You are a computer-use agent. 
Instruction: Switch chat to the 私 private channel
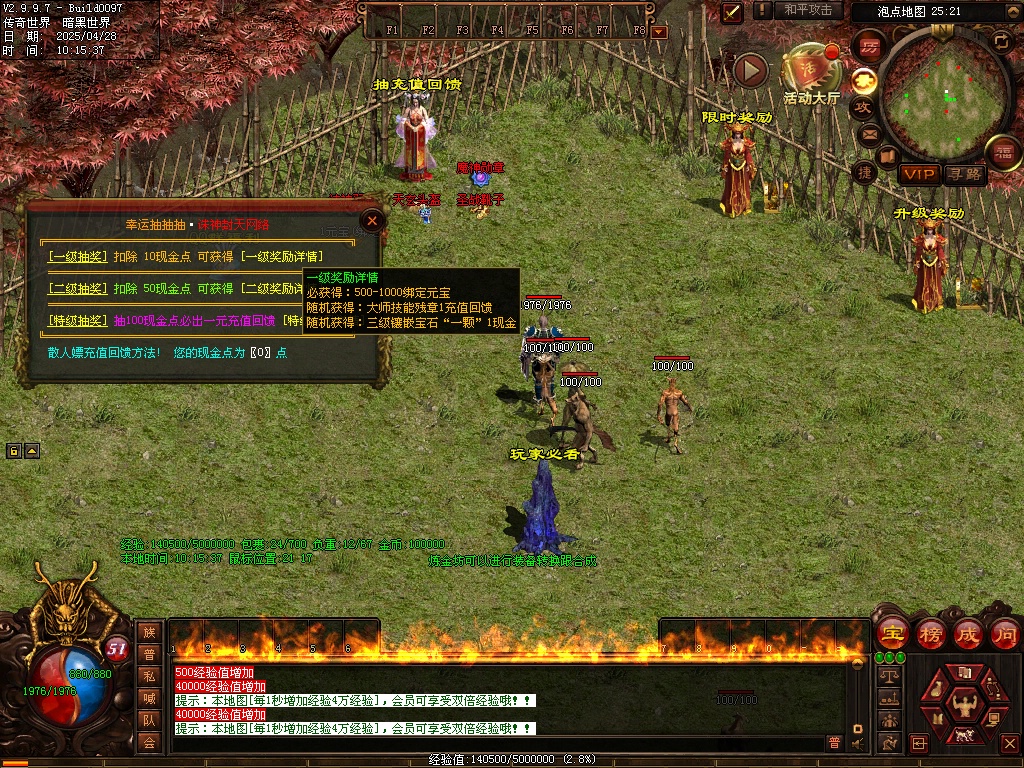click(x=149, y=675)
